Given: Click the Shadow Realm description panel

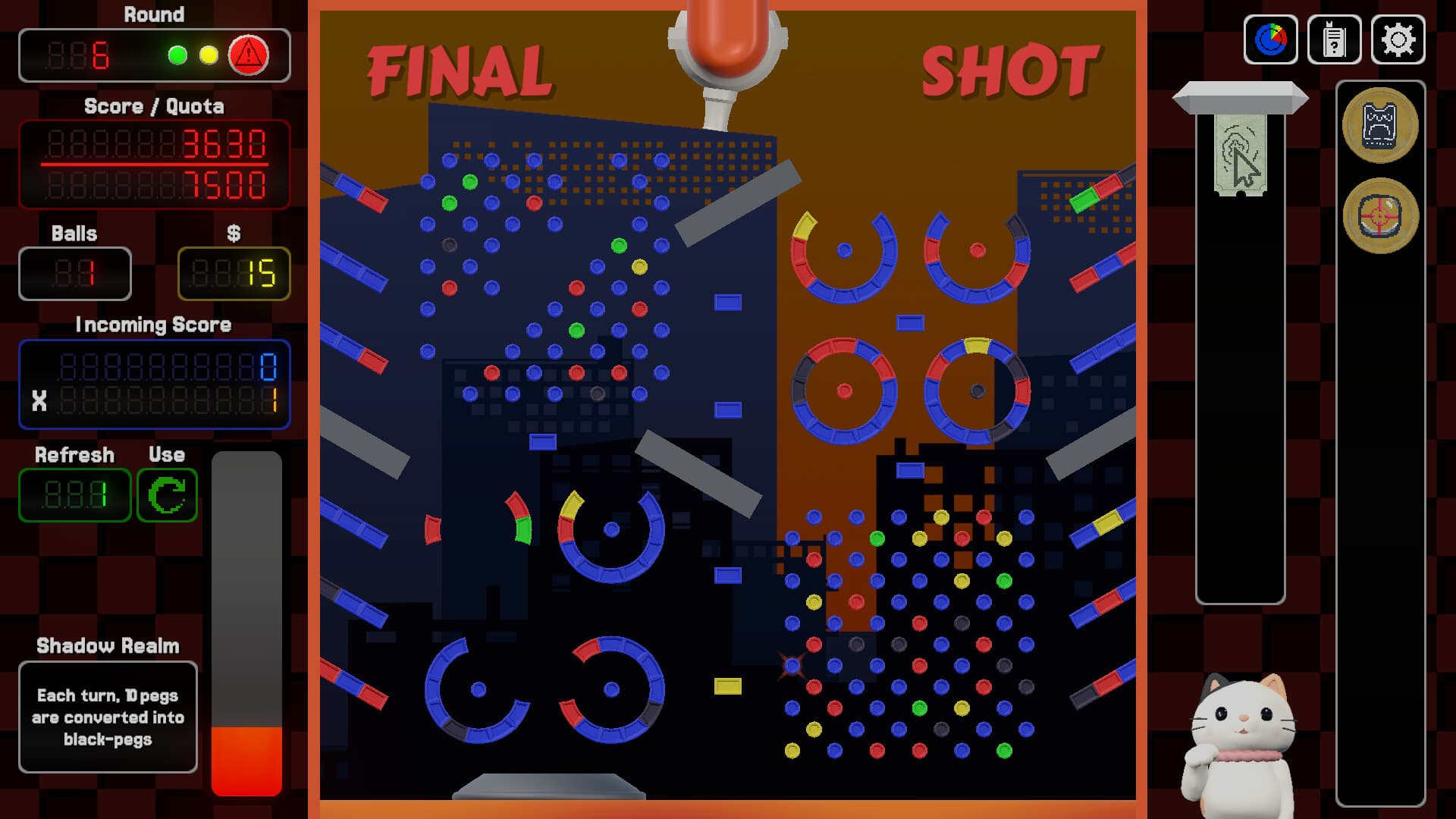Looking at the screenshot, I should pos(108,717).
